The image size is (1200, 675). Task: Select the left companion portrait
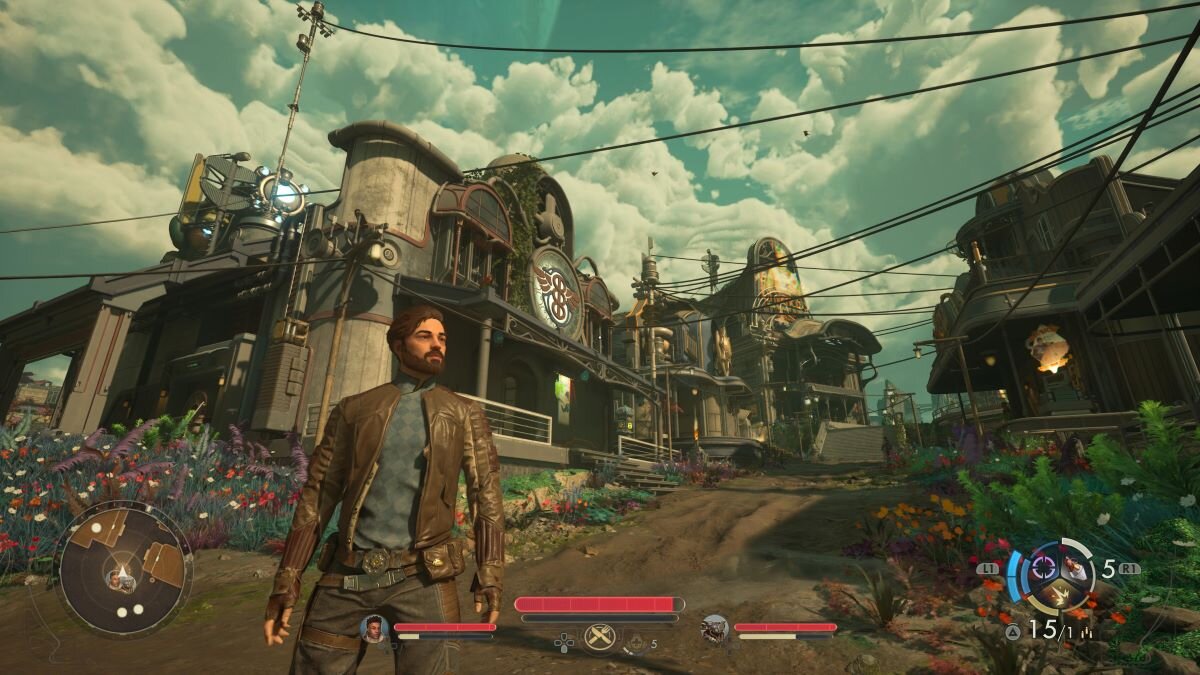373,629
